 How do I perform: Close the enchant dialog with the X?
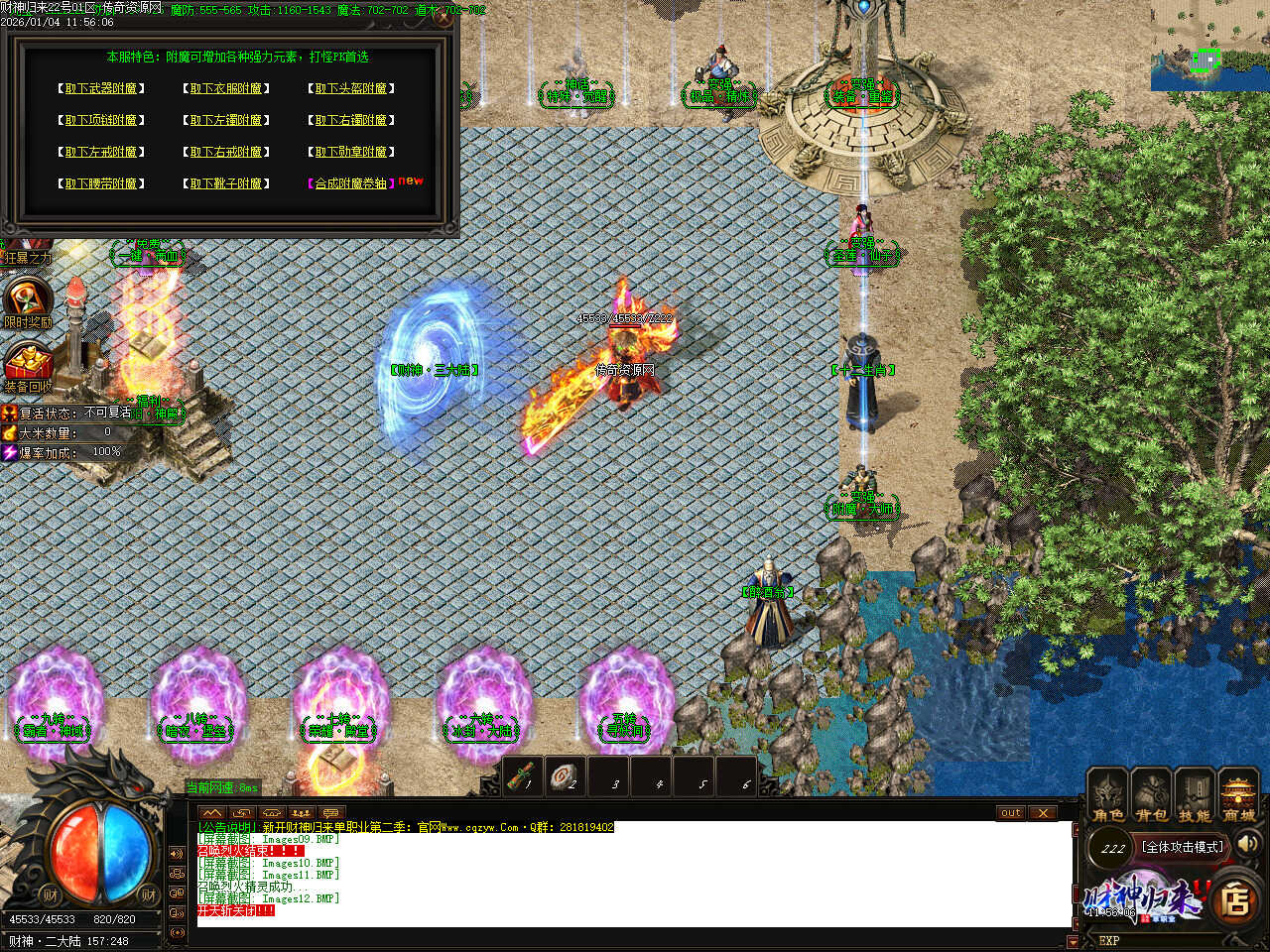pos(444,17)
